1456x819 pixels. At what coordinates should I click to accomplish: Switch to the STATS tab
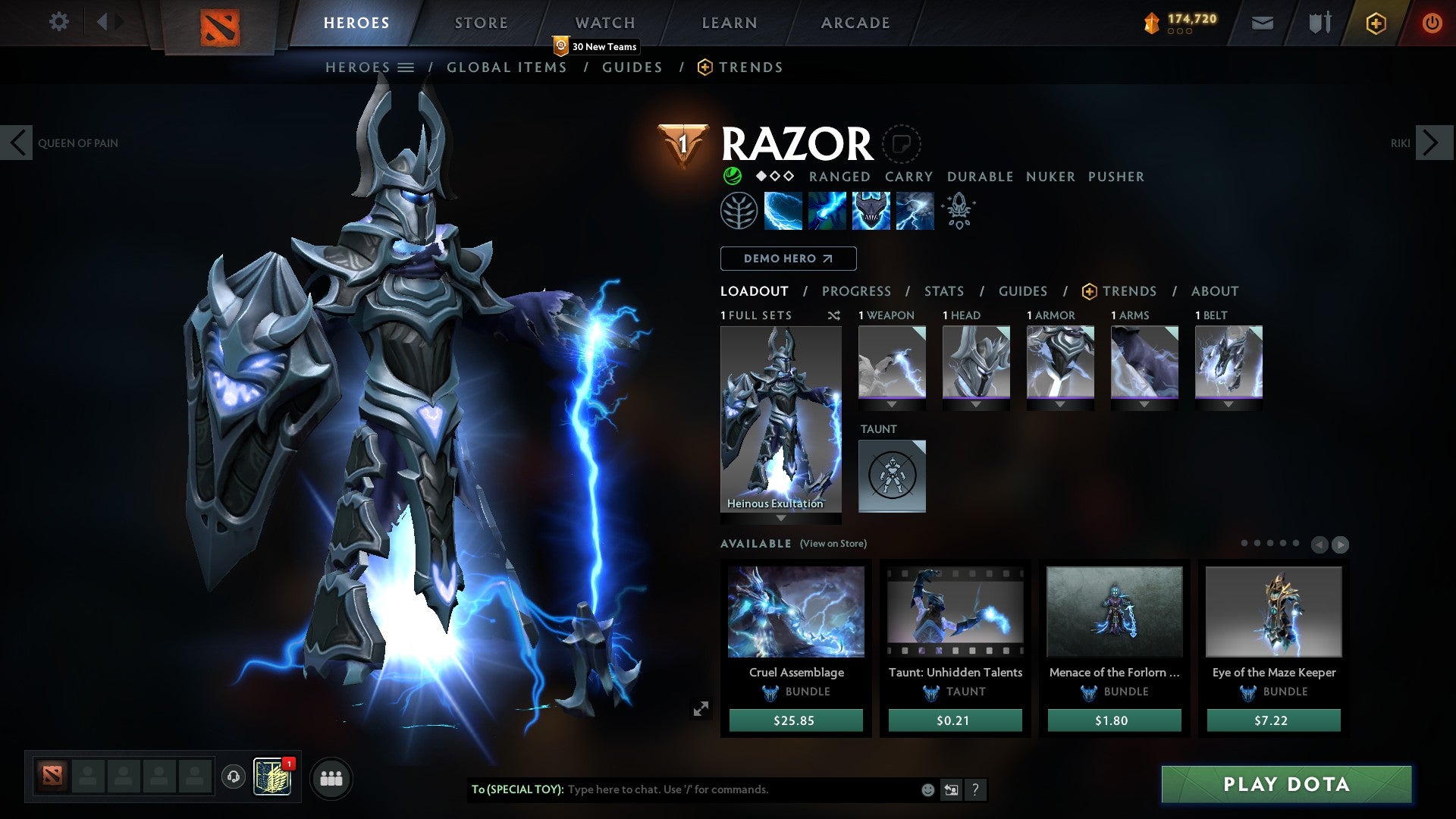point(943,290)
